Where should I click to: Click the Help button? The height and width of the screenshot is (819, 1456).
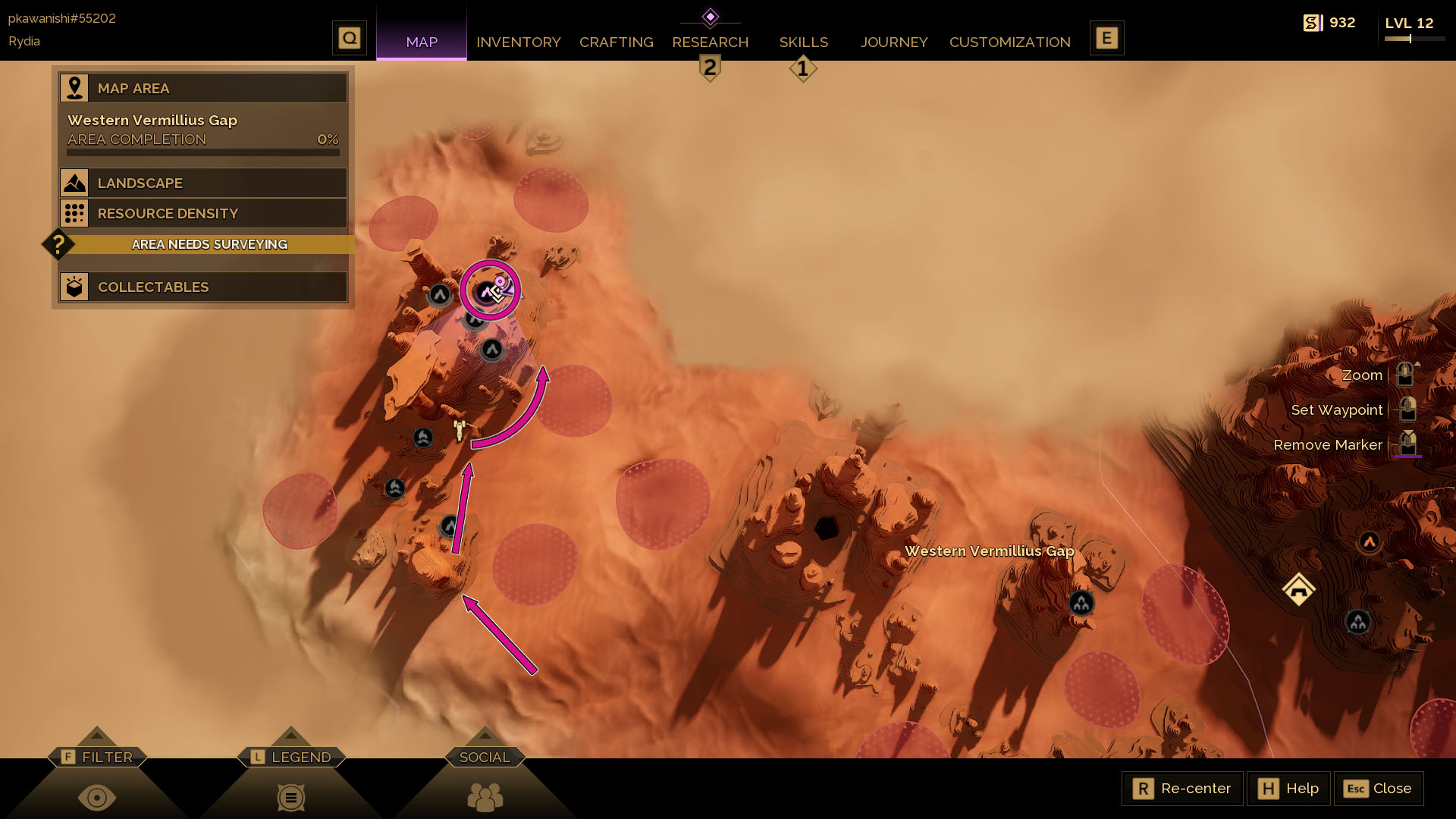(x=1288, y=789)
